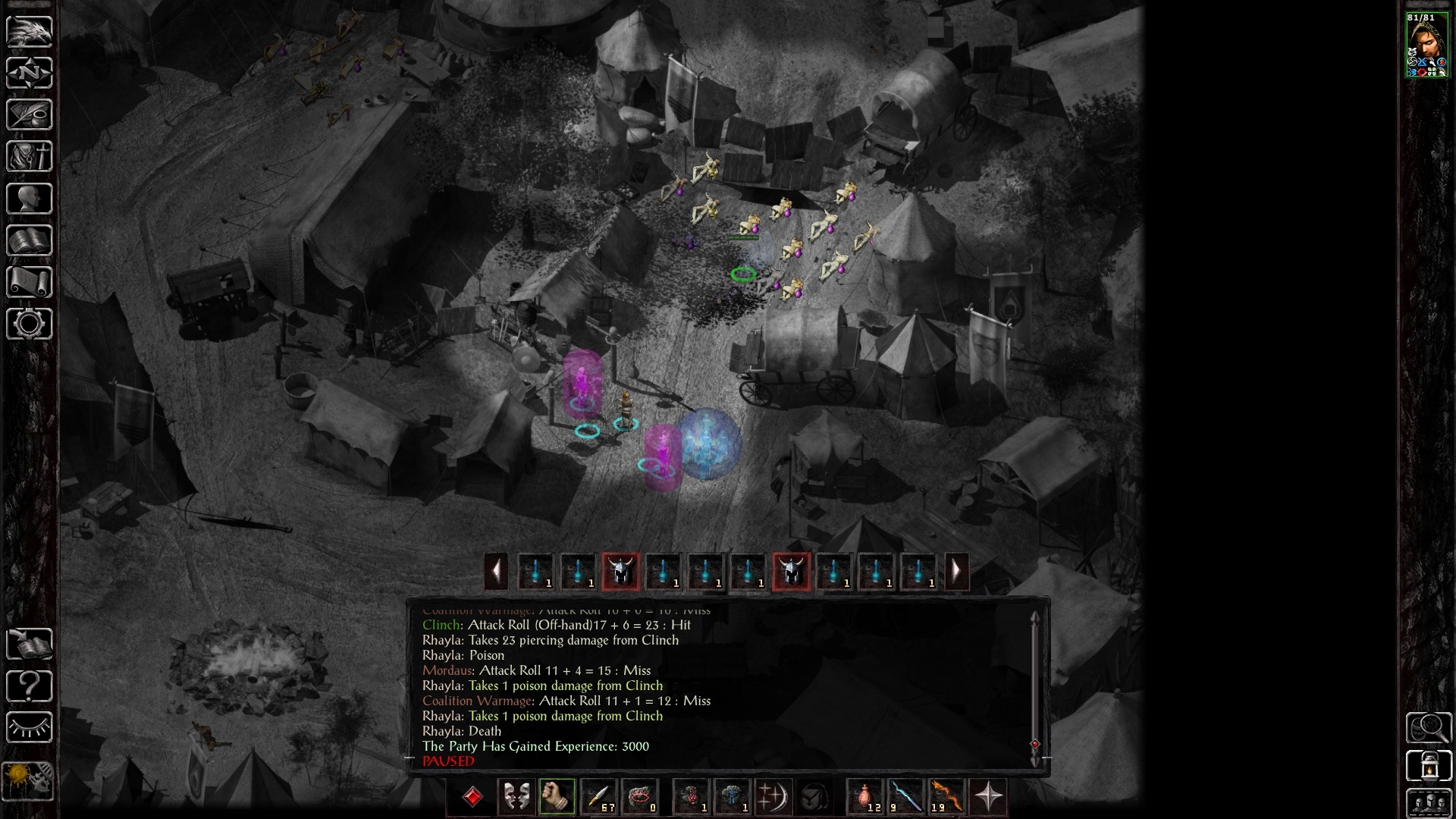
Task: Click the dragon head return-to-game button
Action: (x=30, y=31)
